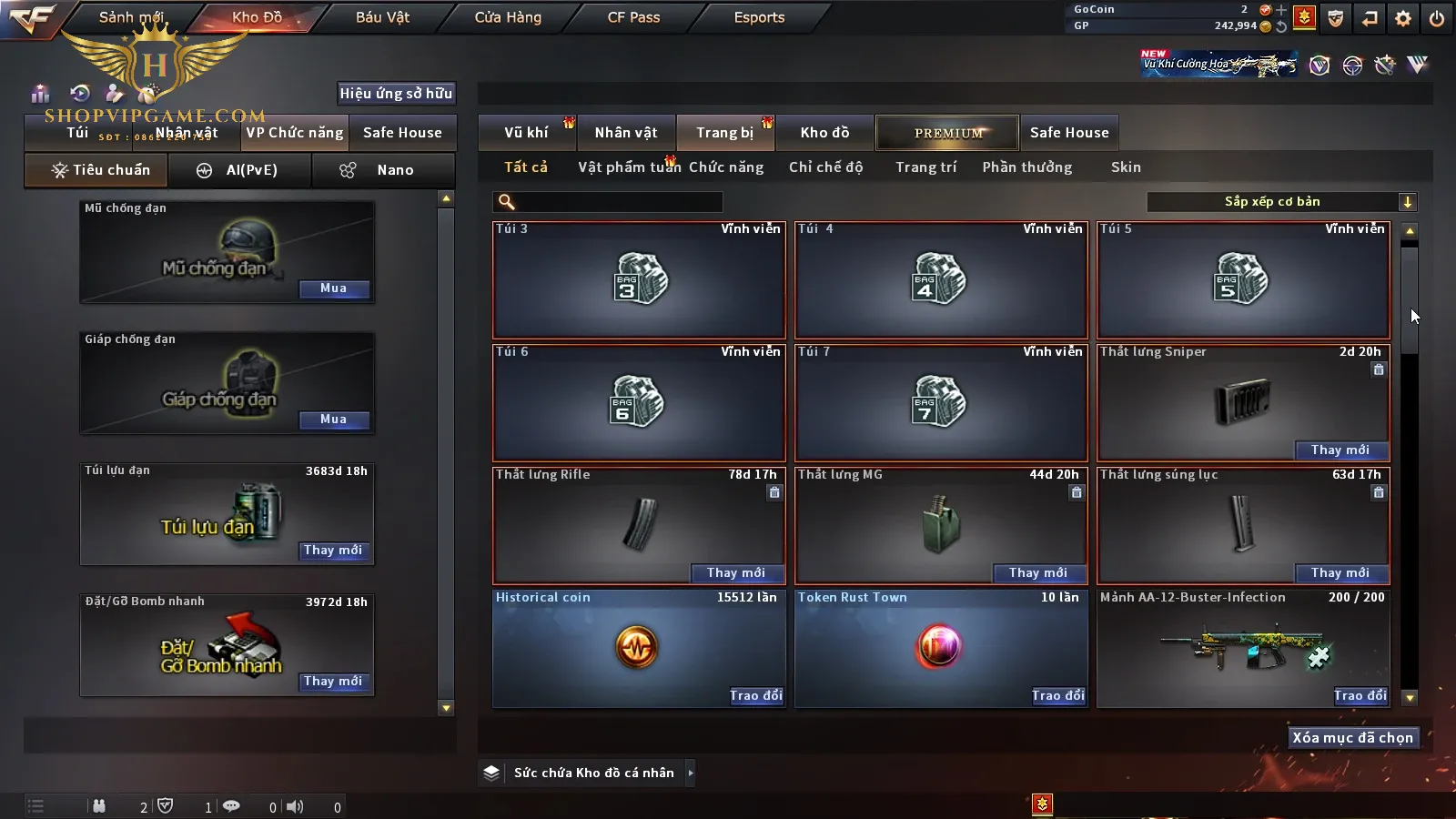Open the Esports menu
Image resolution: width=1456 pixels, height=819 pixels.
(759, 17)
